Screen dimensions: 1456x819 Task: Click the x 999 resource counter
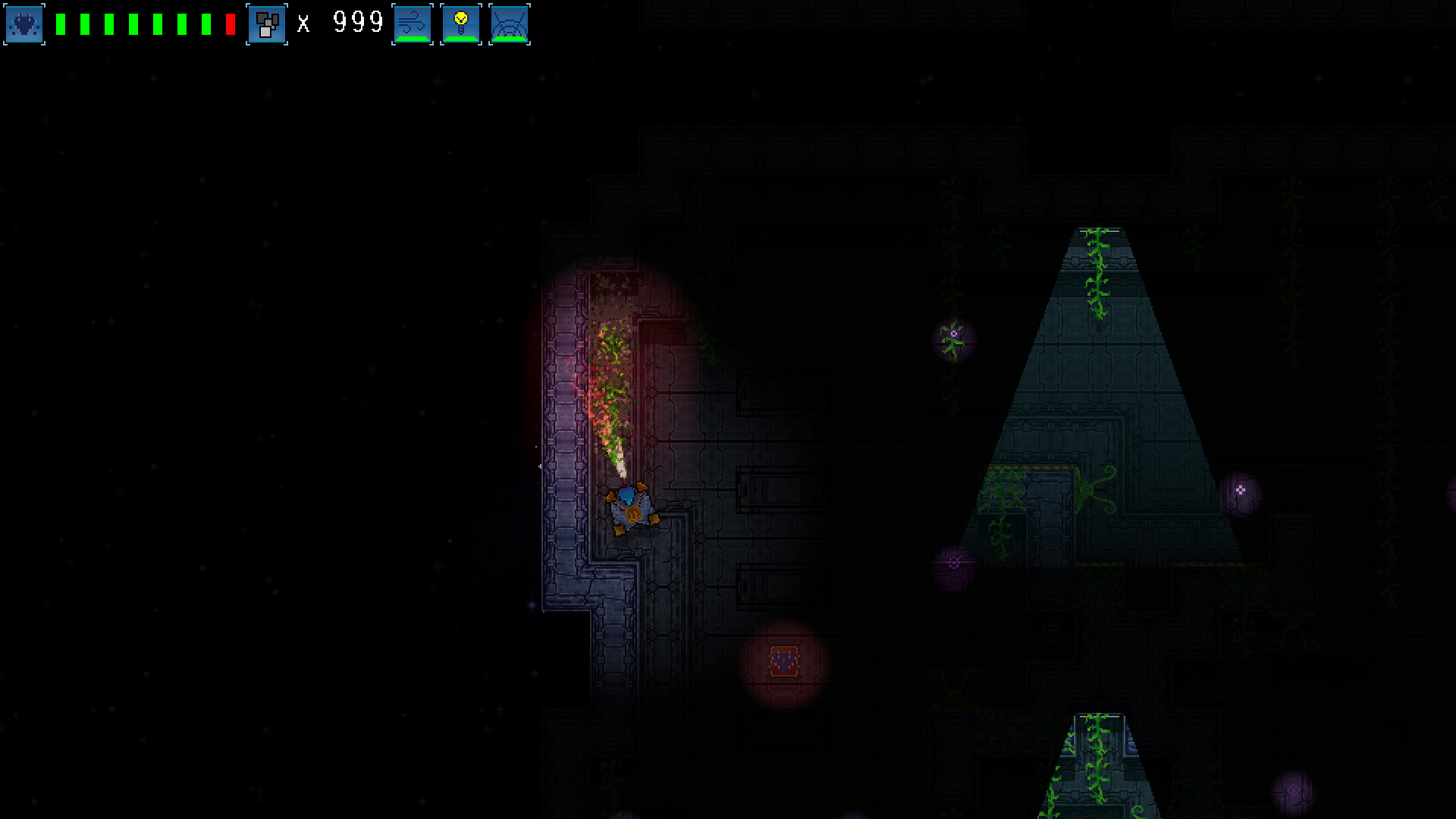[341, 23]
